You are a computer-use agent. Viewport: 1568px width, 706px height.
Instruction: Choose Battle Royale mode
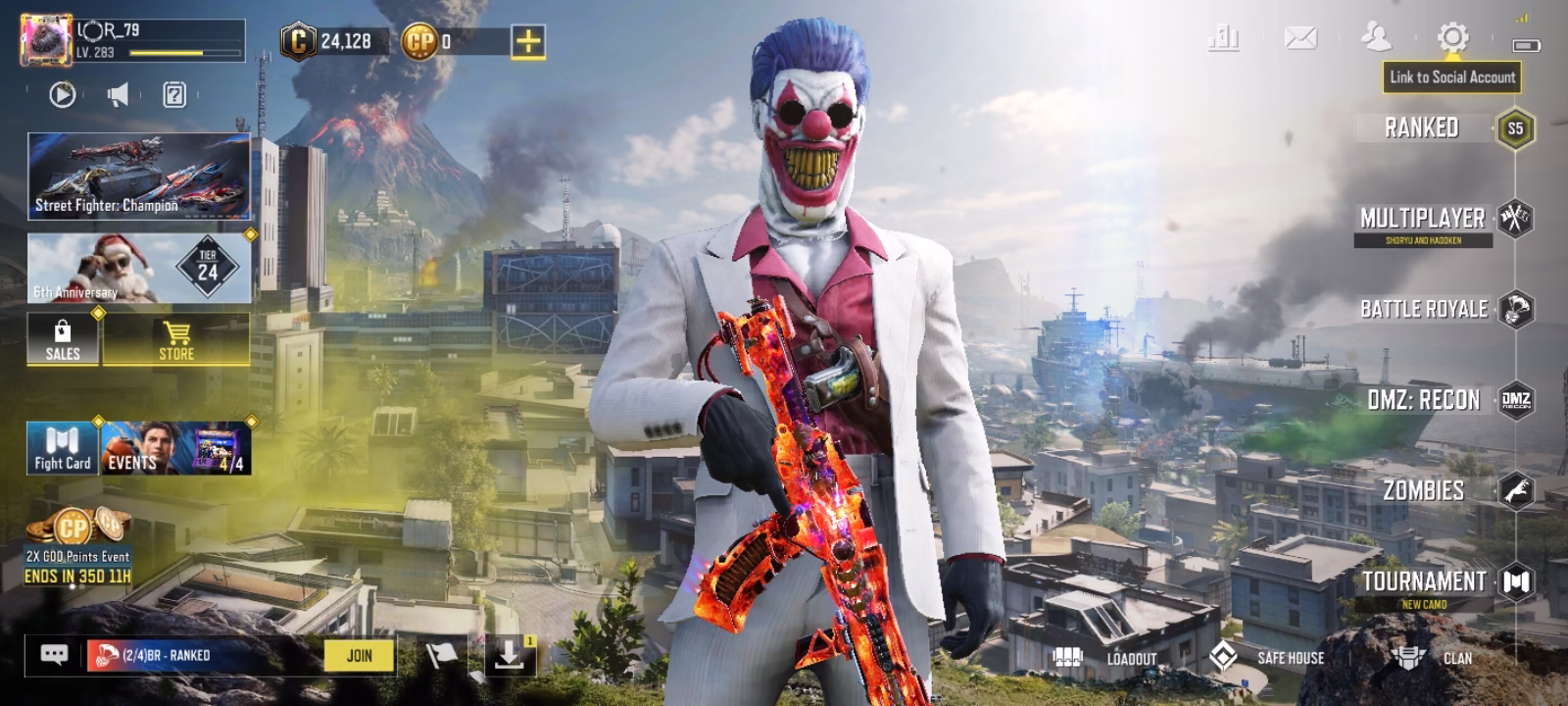pos(1423,310)
